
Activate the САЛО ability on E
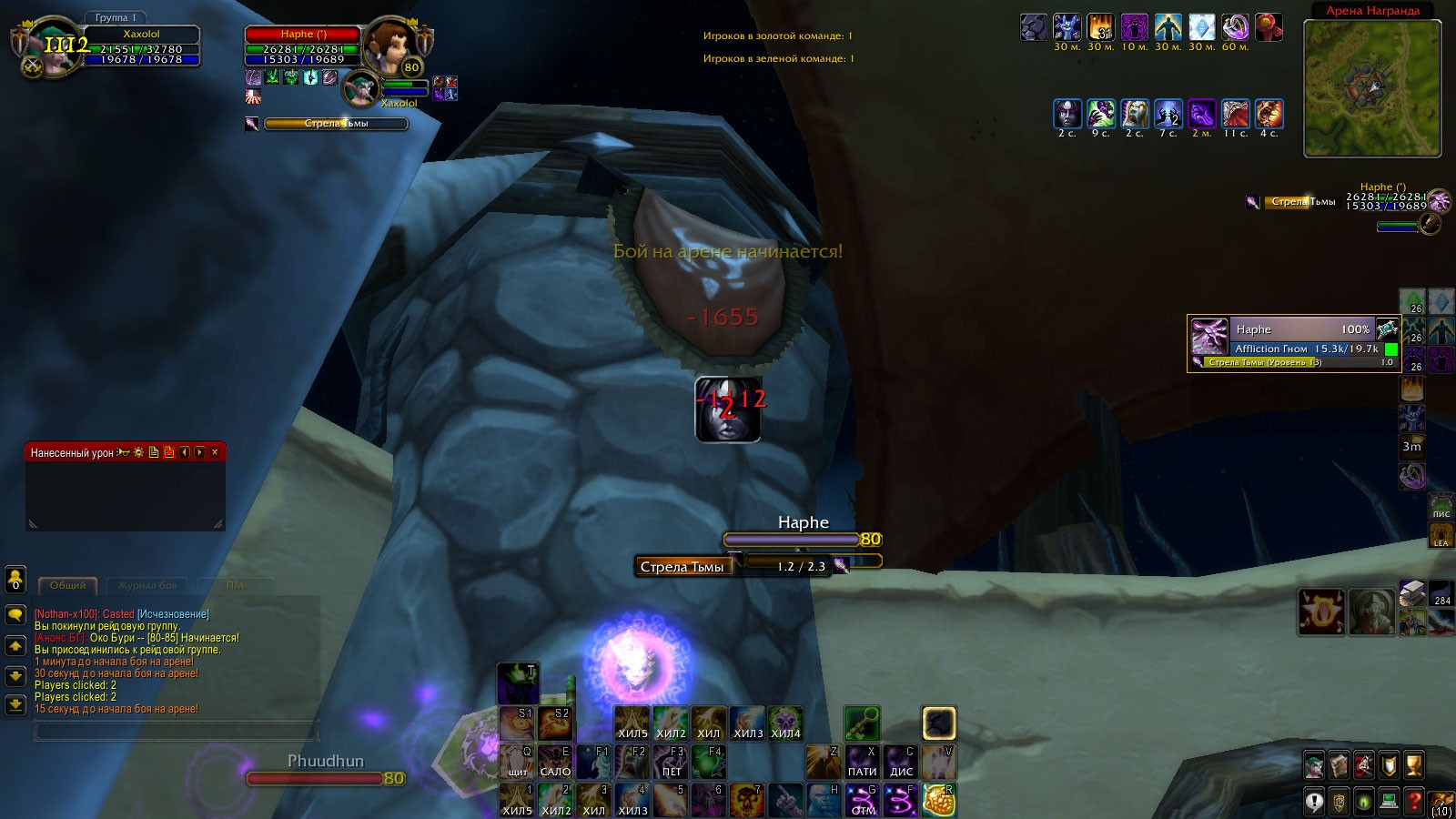[x=555, y=761]
